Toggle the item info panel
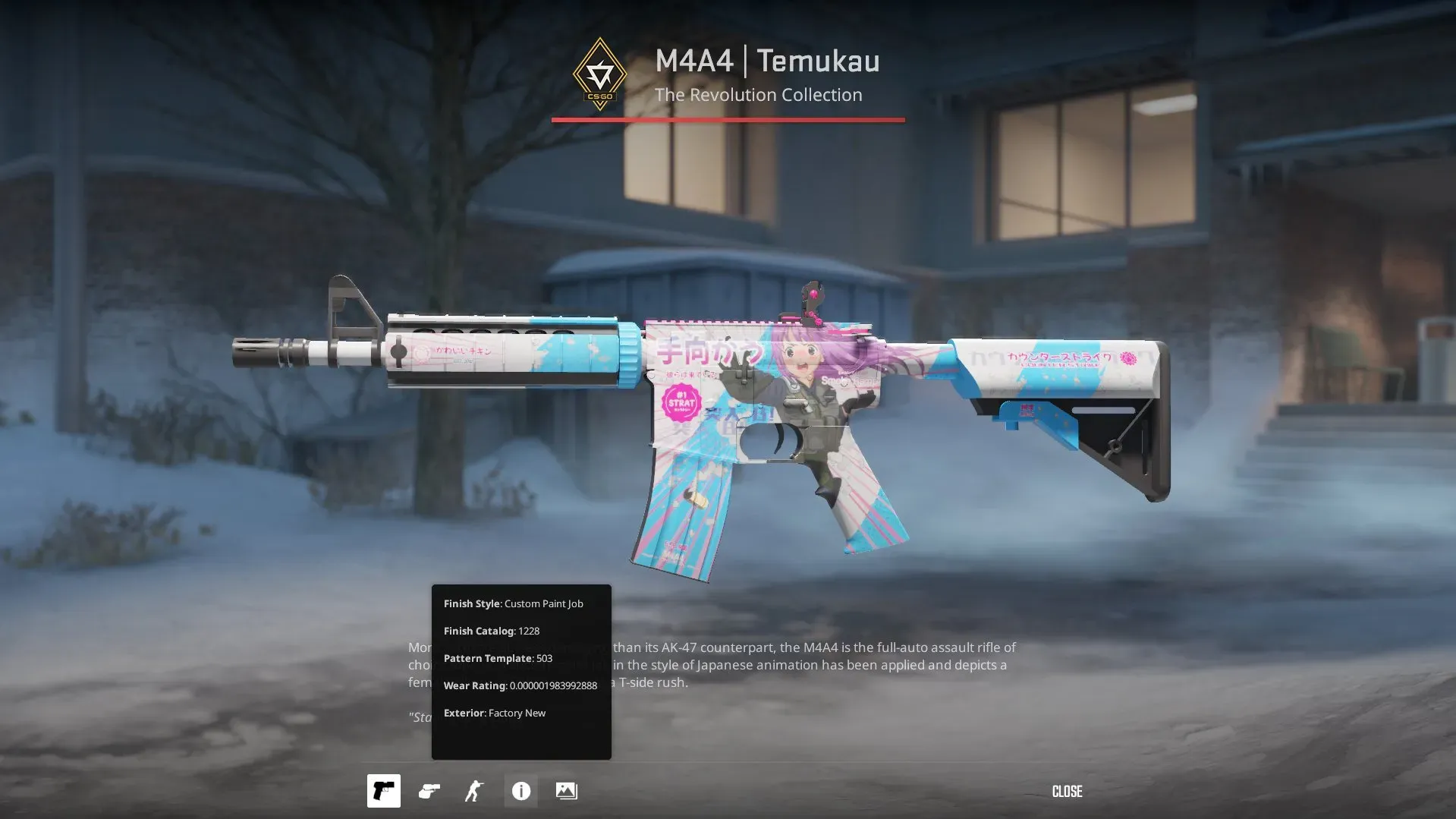This screenshot has width=1456, height=819. coord(521,791)
